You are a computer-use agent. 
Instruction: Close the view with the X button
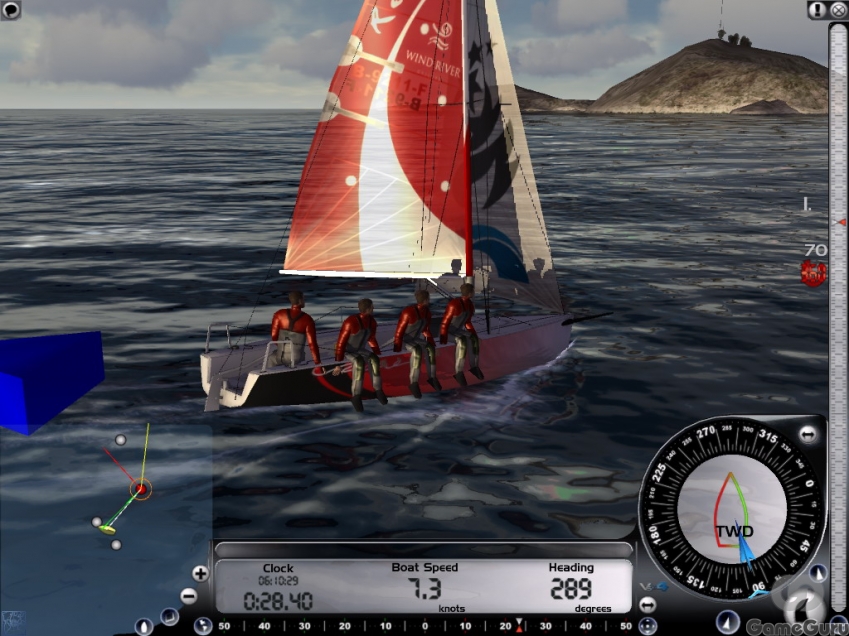(x=838, y=10)
